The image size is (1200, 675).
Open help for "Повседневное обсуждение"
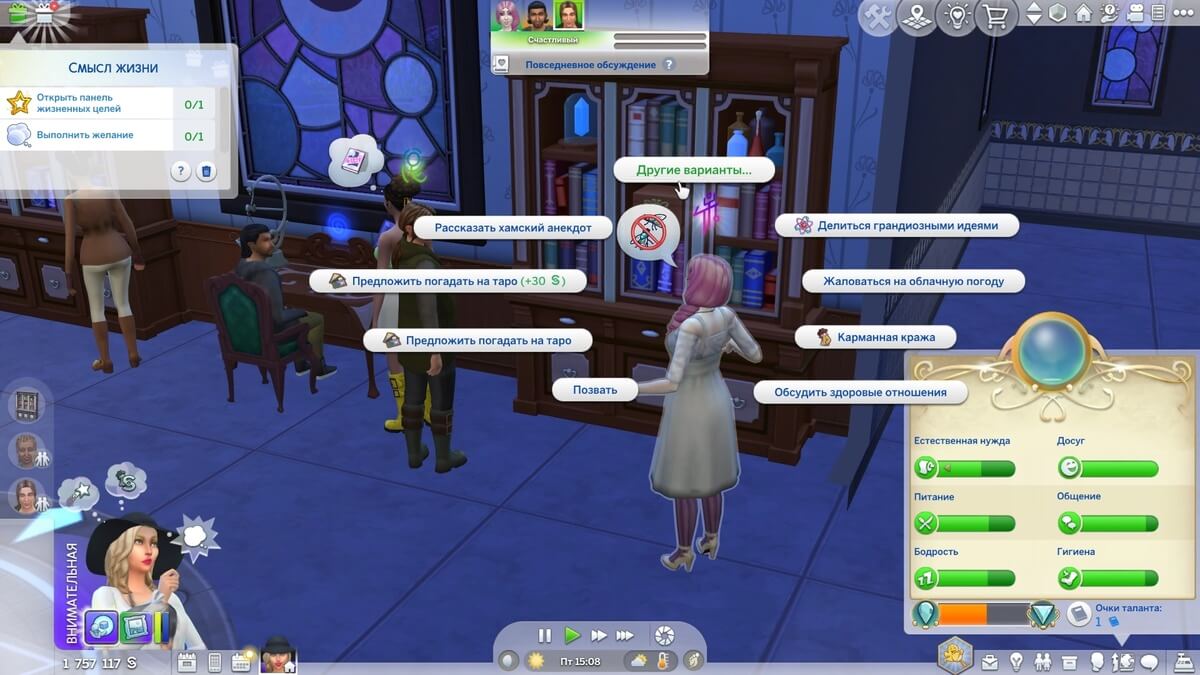point(669,65)
